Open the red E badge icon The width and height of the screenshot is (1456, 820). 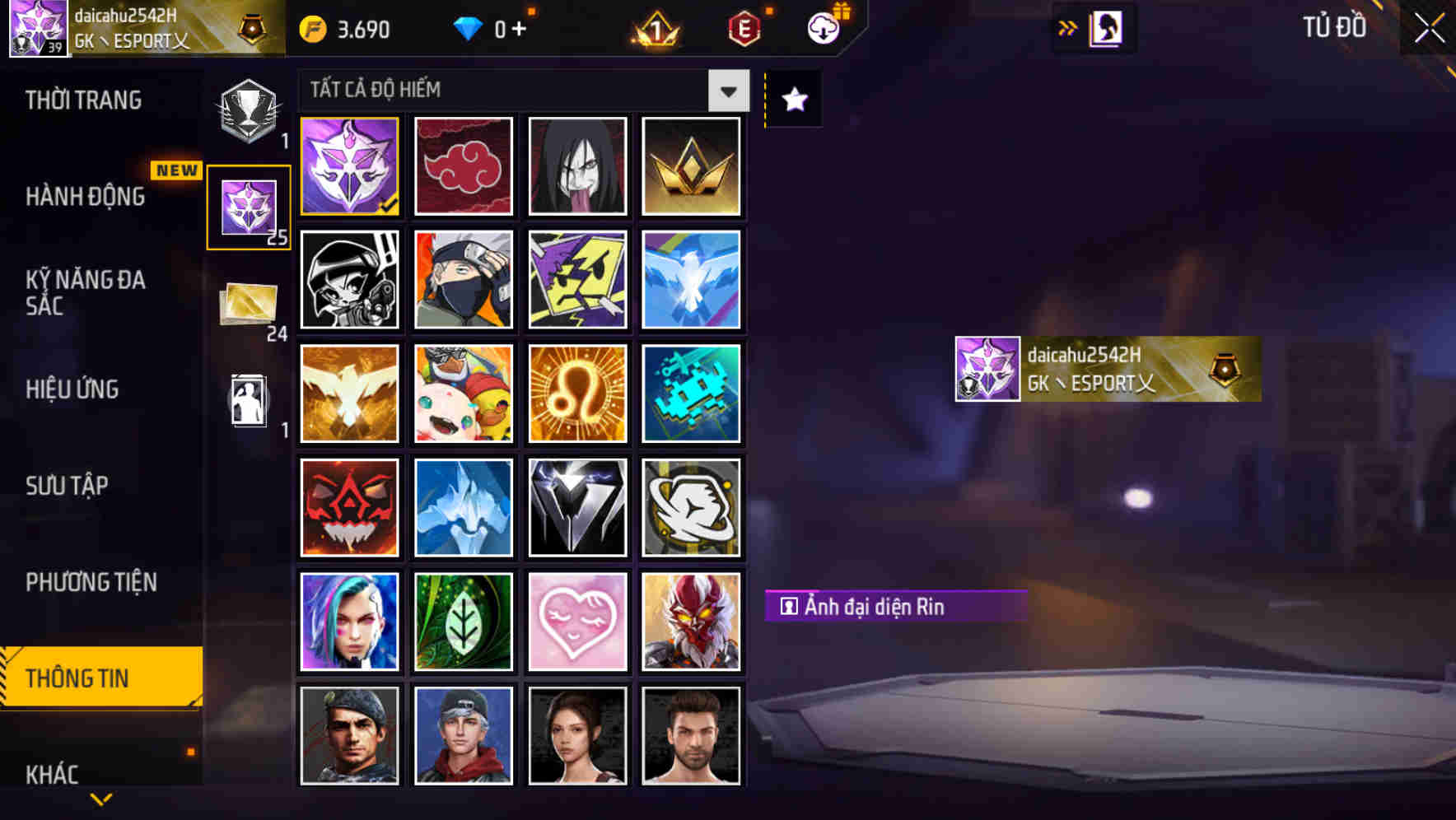[x=740, y=27]
